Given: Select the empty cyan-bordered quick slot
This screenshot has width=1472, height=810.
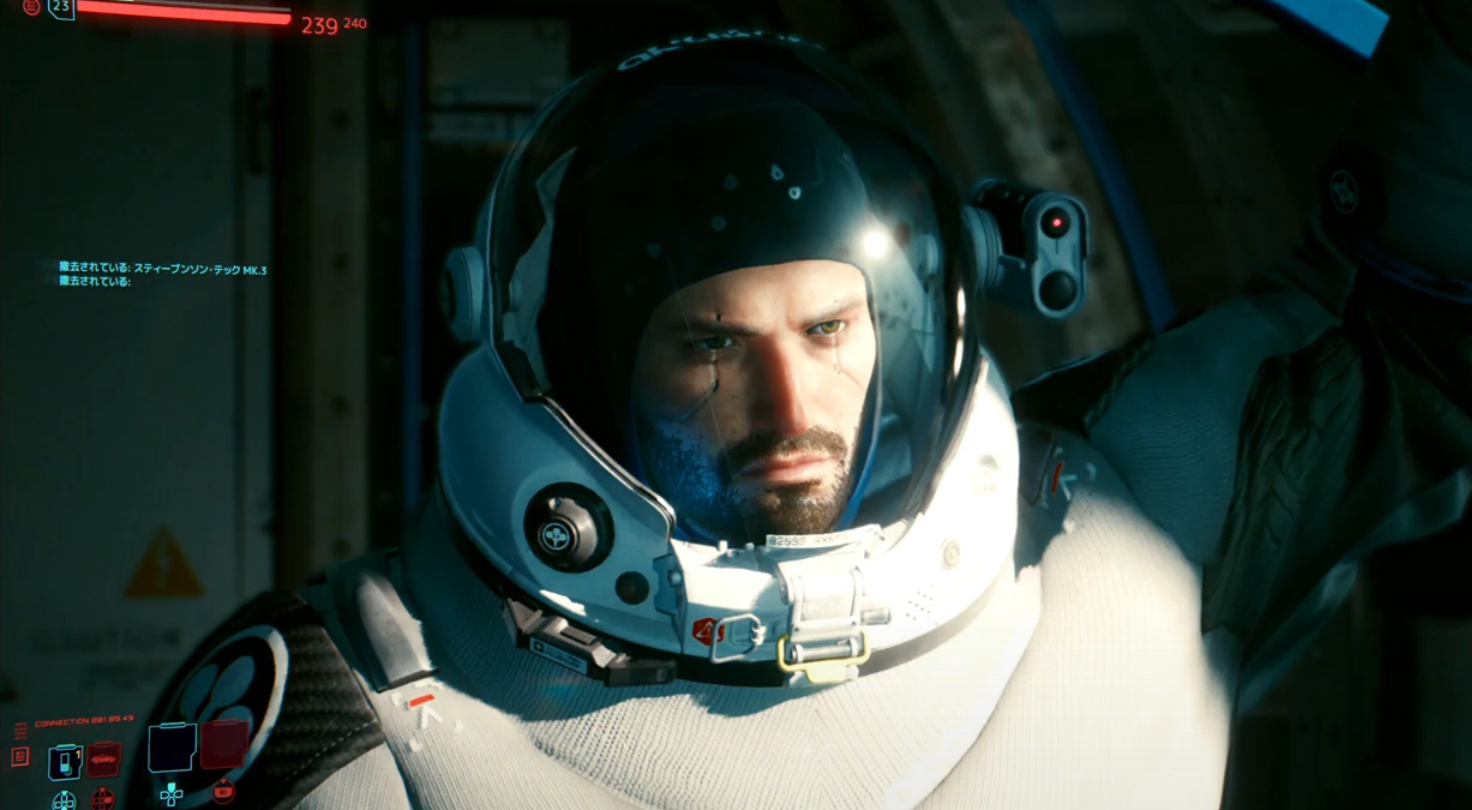Looking at the screenshot, I should [x=171, y=747].
